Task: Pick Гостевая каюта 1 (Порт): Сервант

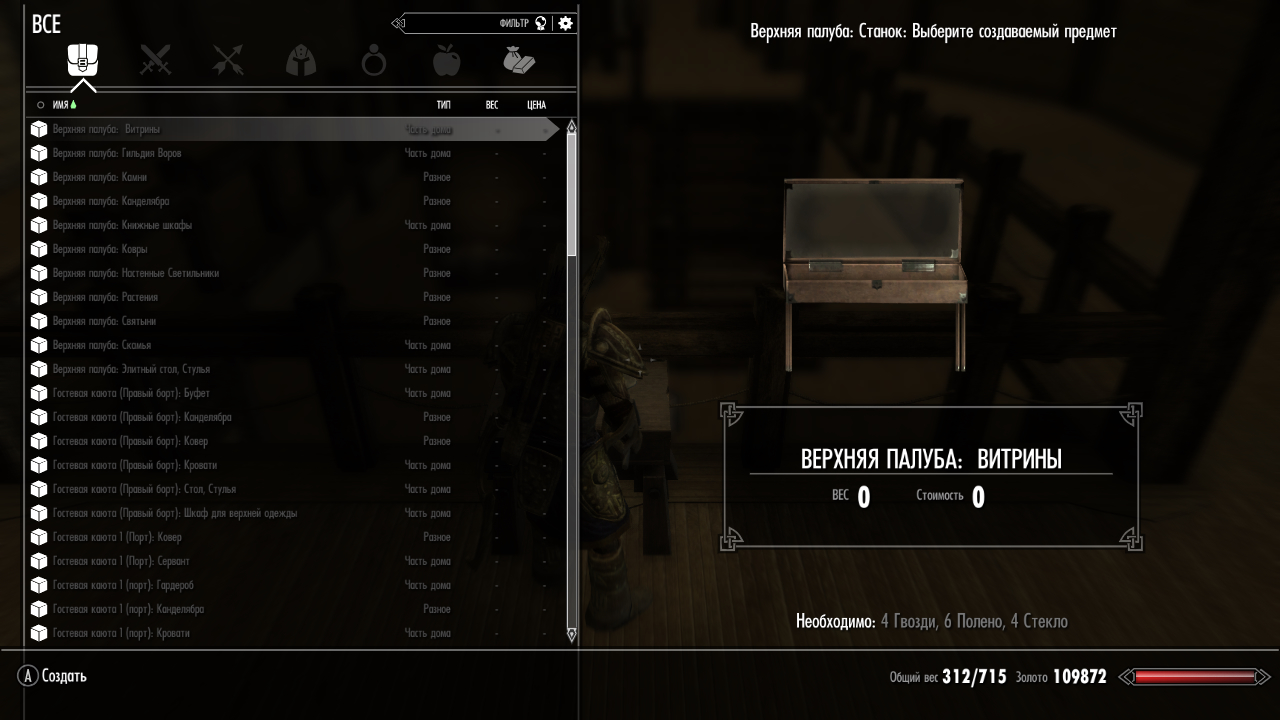Action: [121, 561]
